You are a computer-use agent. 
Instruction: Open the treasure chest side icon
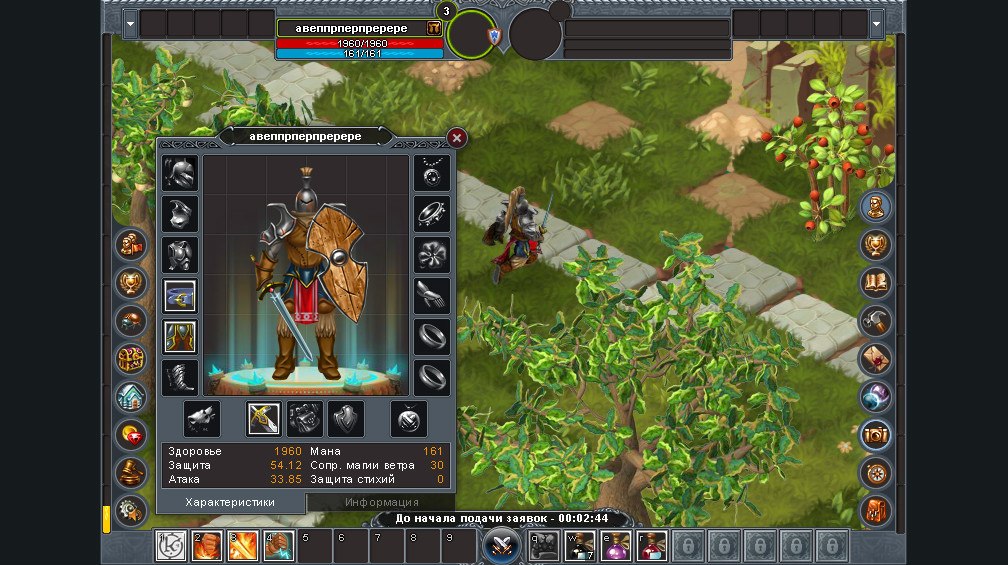(x=131, y=359)
